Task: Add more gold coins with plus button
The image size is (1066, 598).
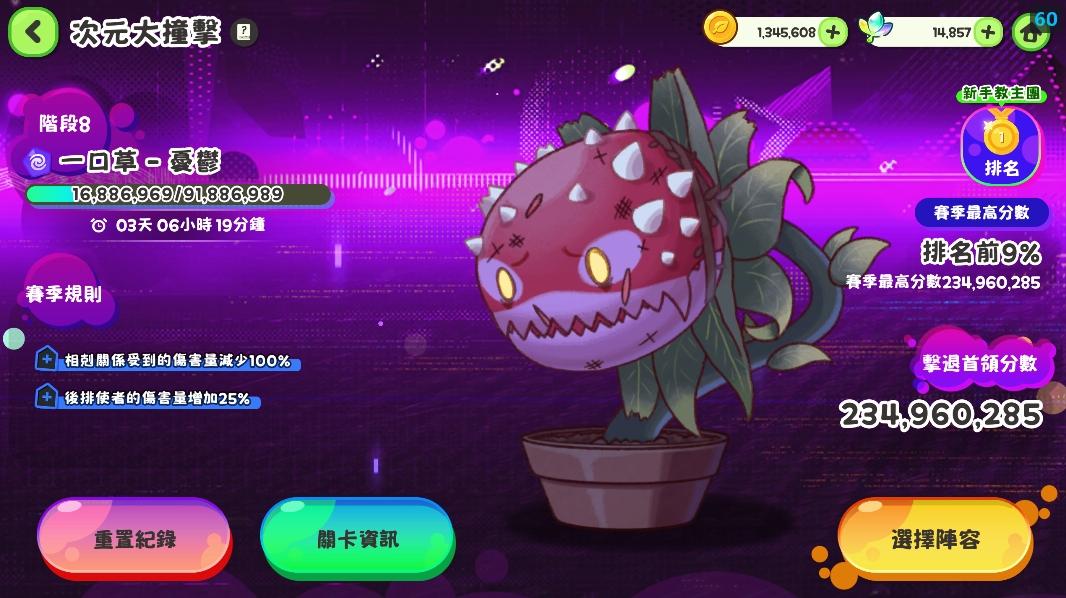Action: (832, 32)
